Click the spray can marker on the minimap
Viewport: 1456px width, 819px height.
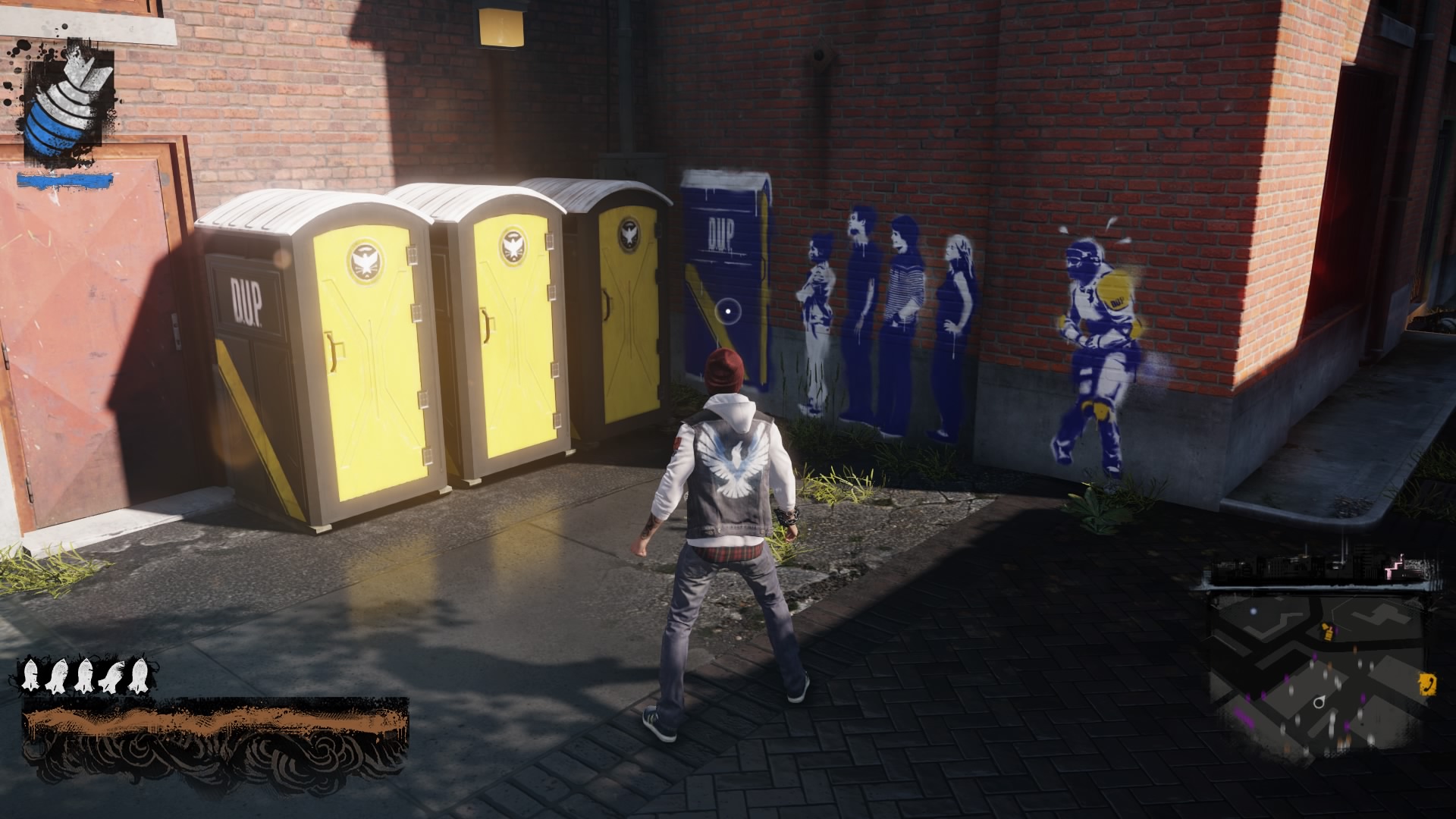tap(1327, 632)
